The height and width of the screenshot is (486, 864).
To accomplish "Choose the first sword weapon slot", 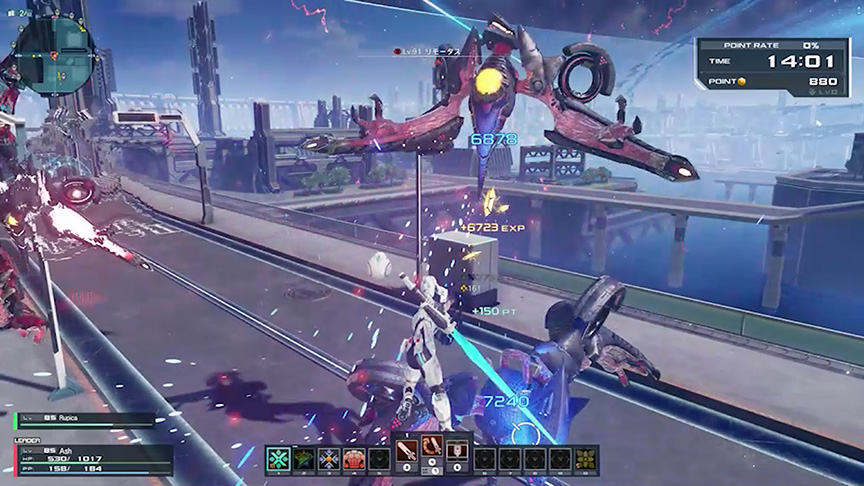I will pos(407,453).
